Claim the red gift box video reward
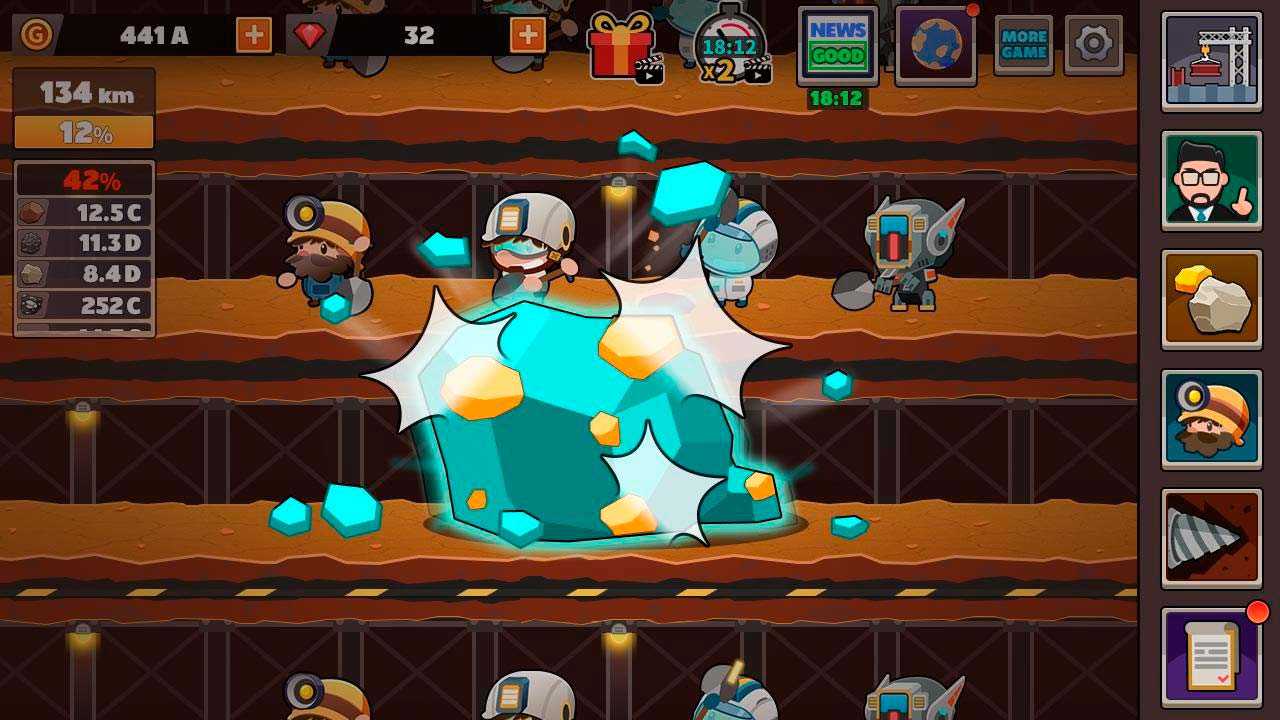Image resolution: width=1280 pixels, height=720 pixels. pyautogui.click(x=624, y=46)
